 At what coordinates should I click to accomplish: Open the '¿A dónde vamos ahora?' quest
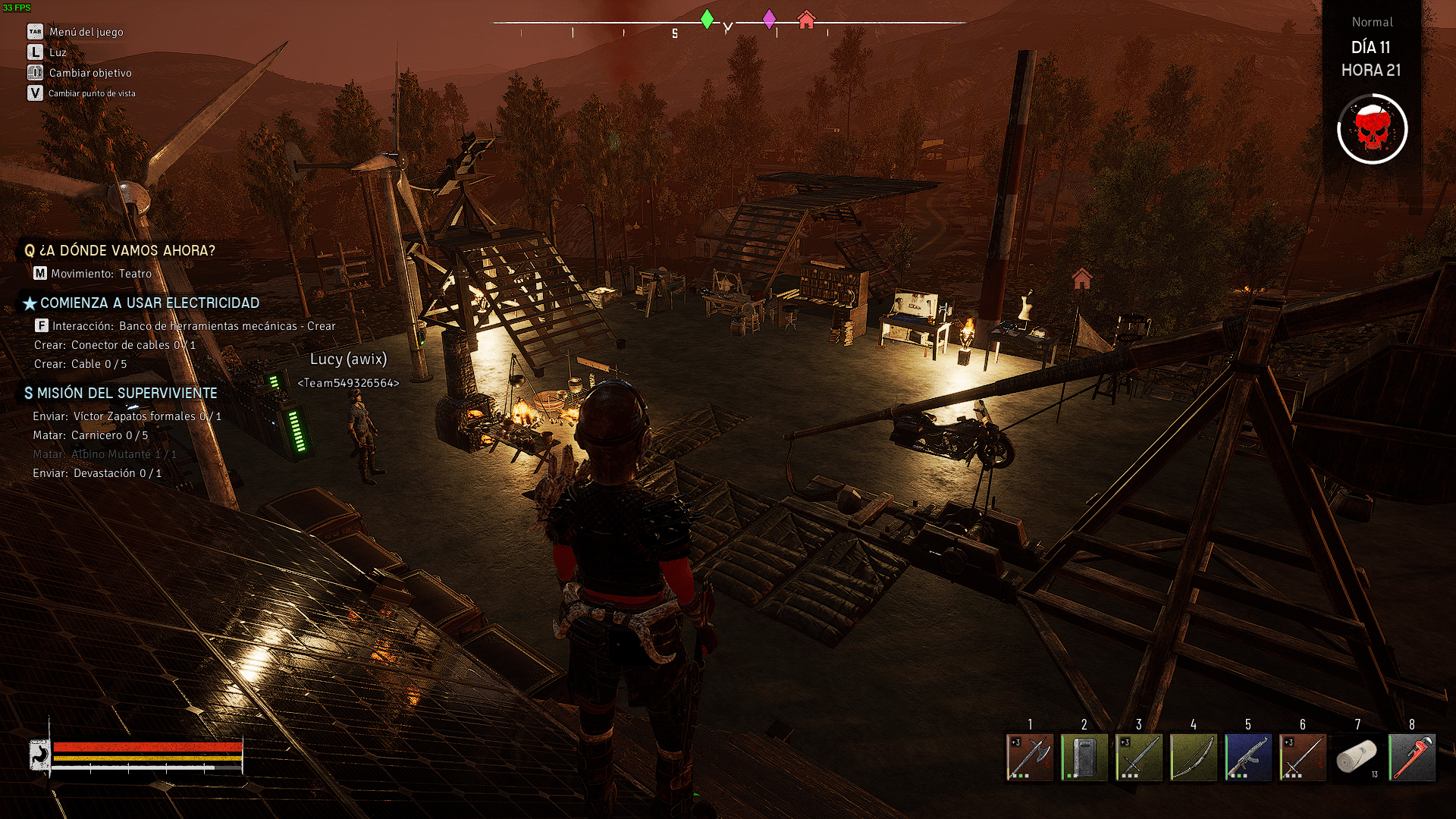coord(127,250)
